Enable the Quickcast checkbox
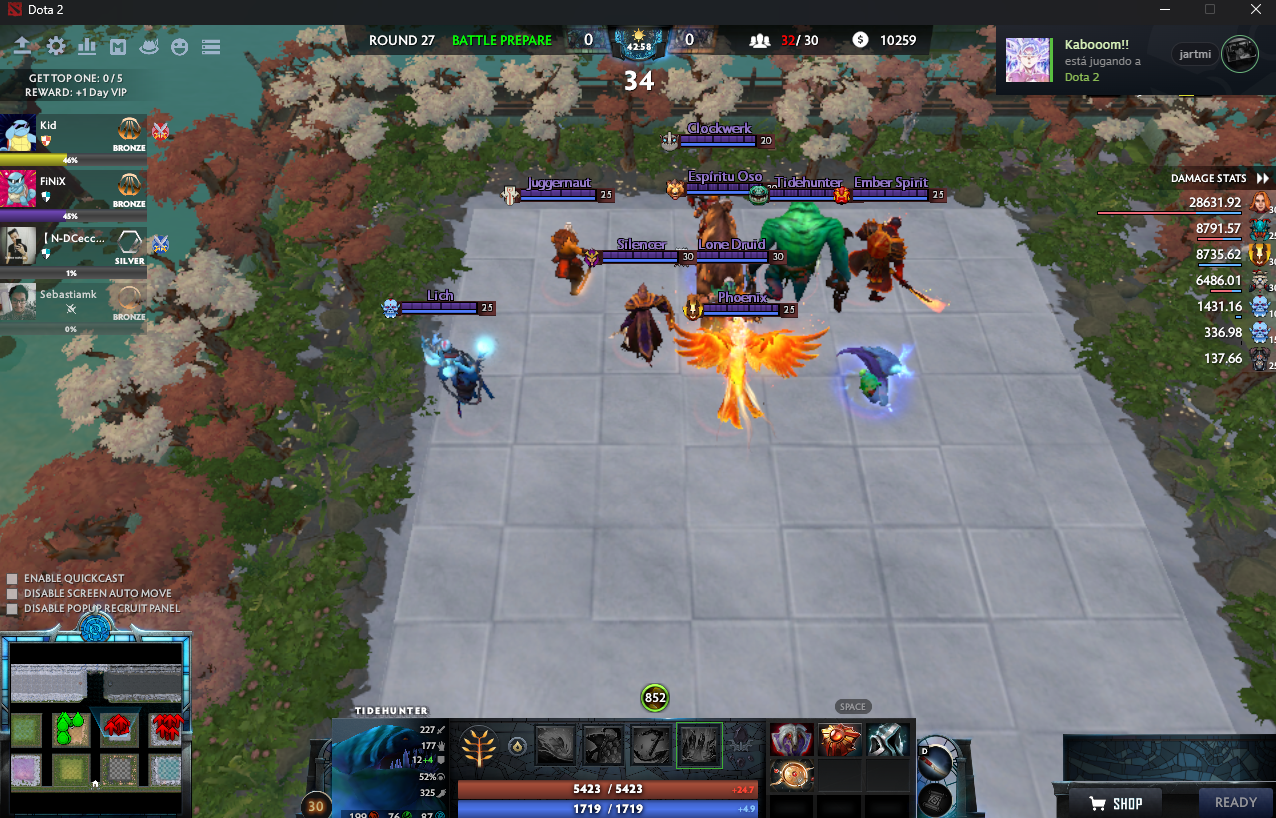This screenshot has height=818, width=1276. click(12, 579)
